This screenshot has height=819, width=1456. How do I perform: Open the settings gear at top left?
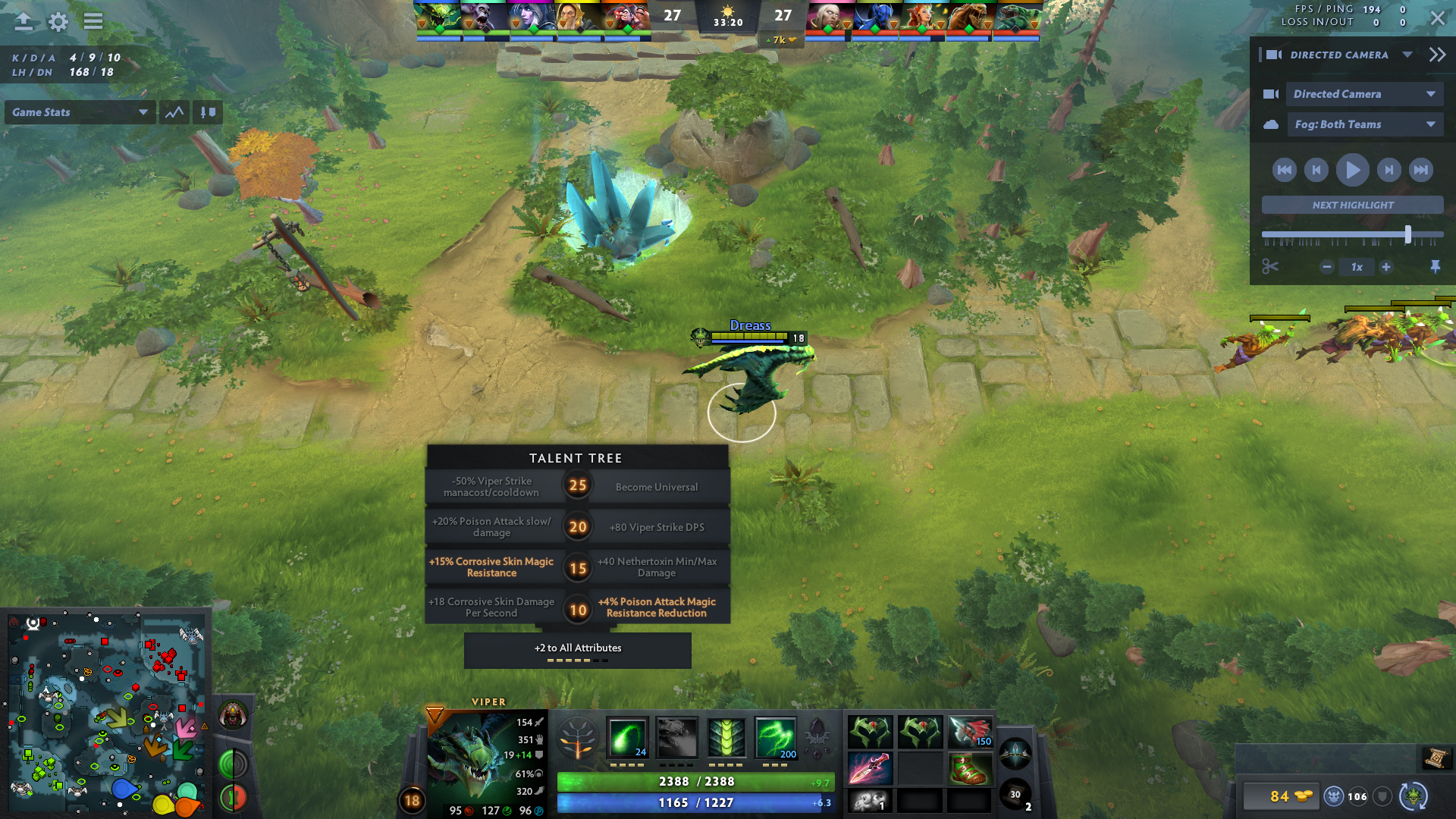click(58, 22)
